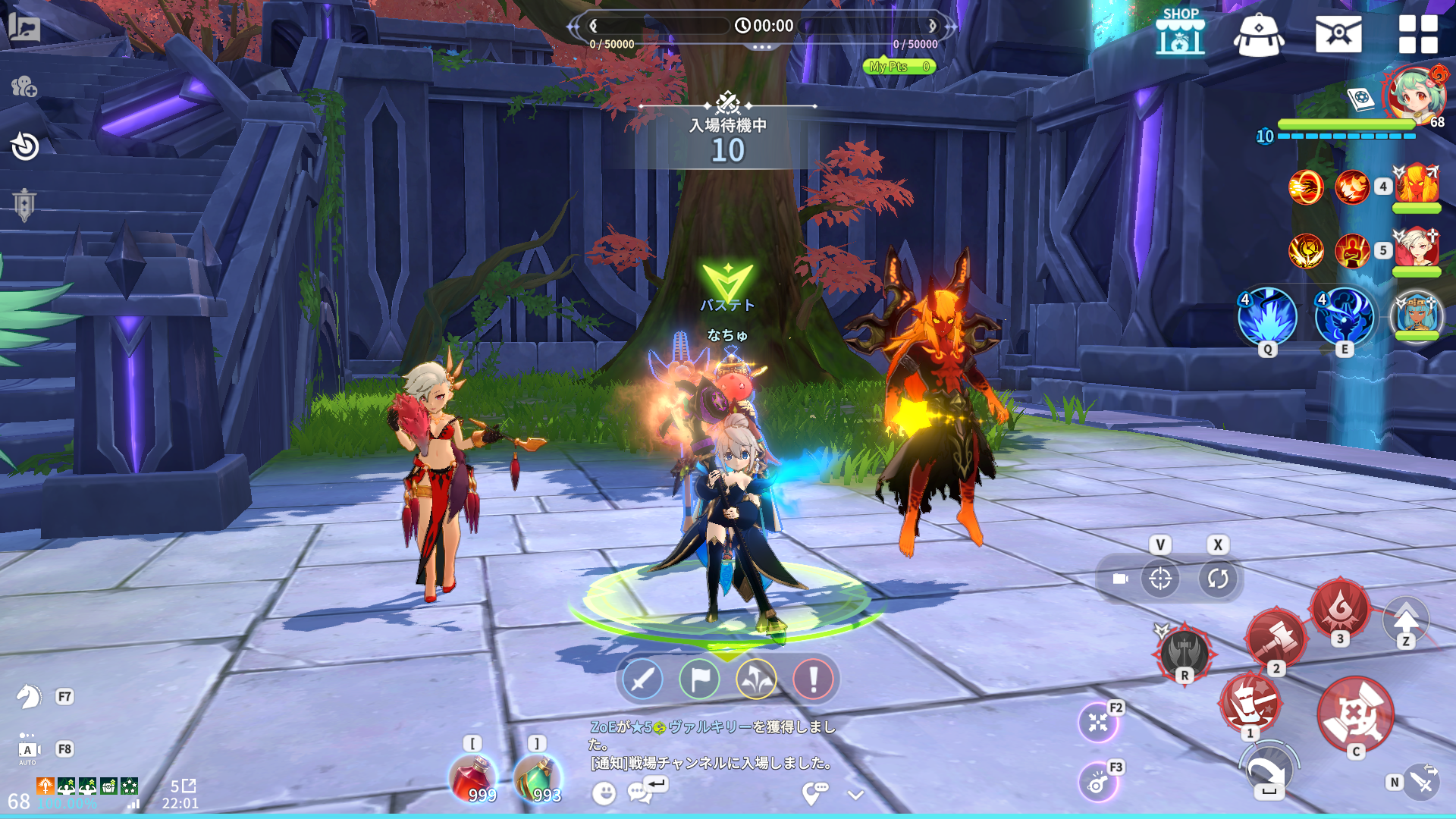Activate the blue ice burst skill

tap(1267, 316)
